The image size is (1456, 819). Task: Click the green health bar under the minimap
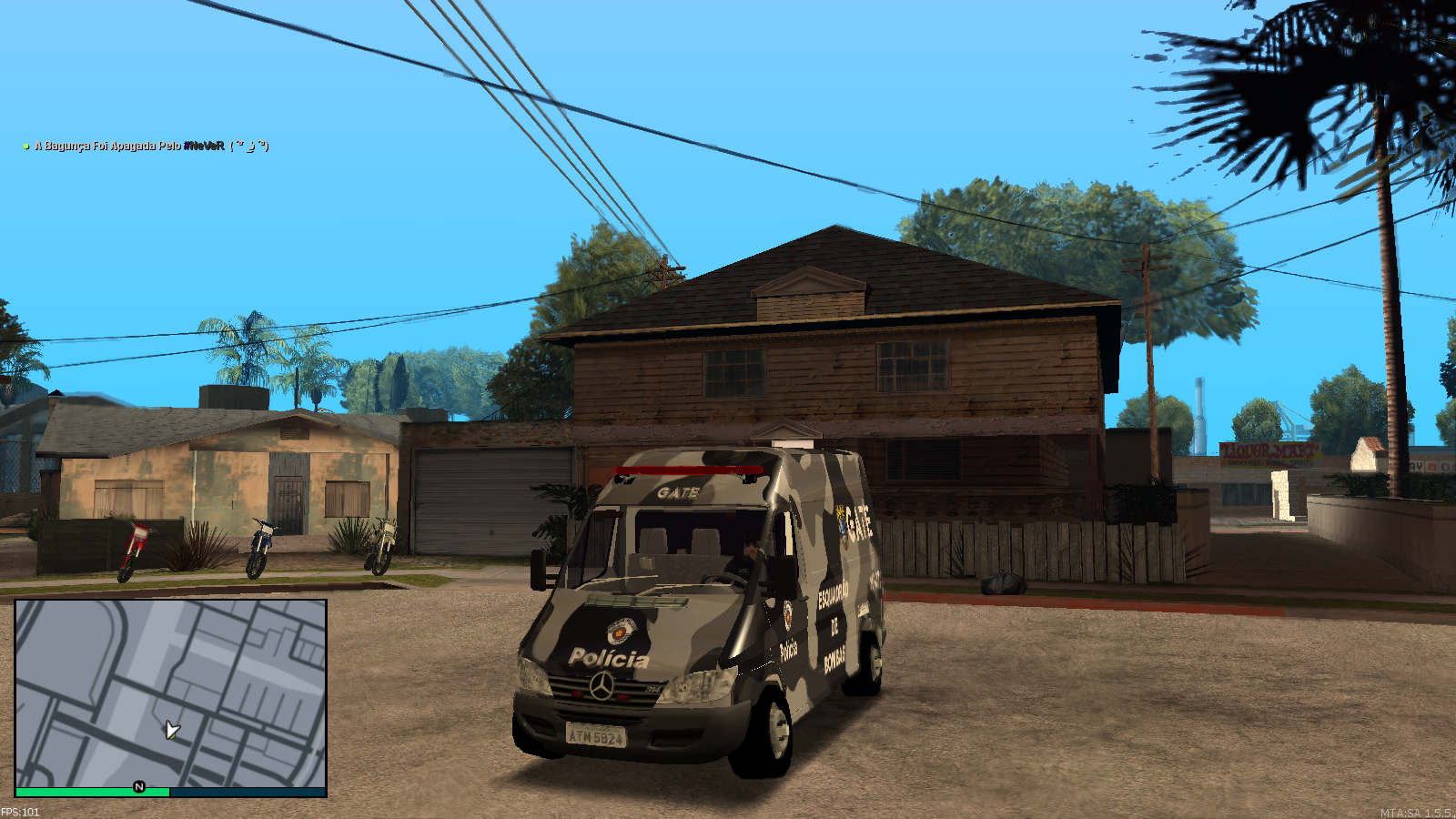click(91, 793)
